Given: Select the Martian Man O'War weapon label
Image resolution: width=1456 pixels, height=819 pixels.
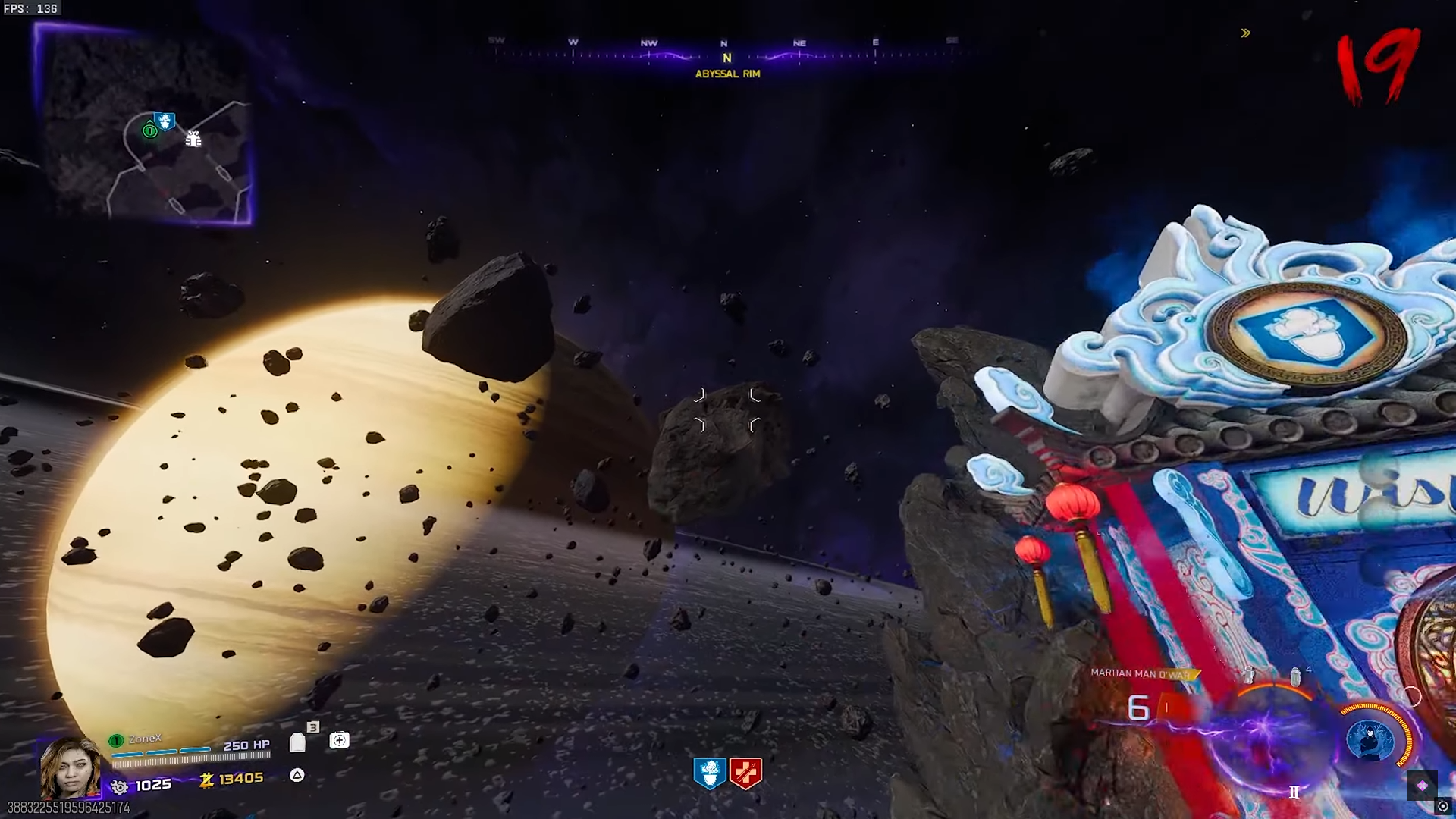Looking at the screenshot, I should 1140,673.
